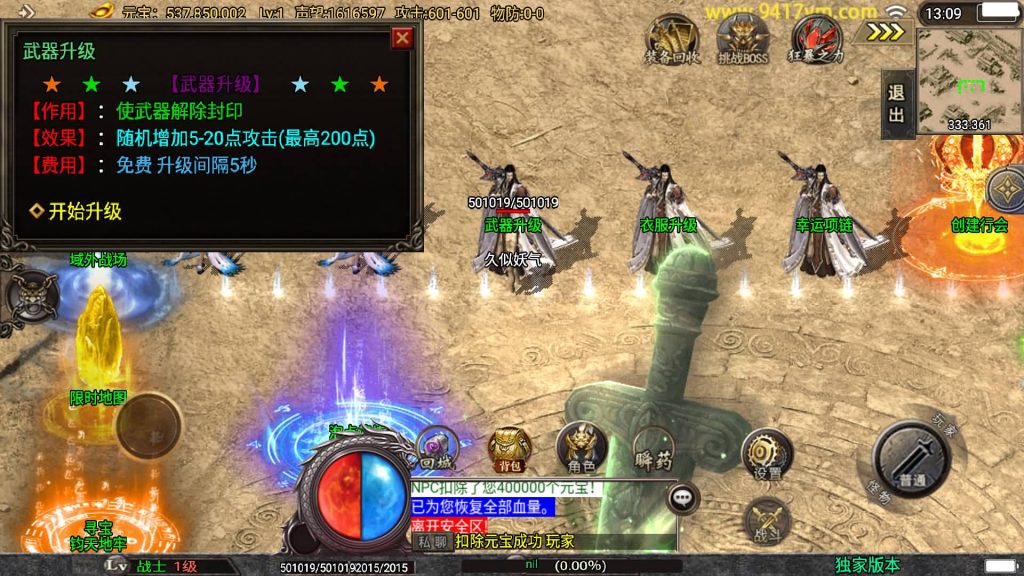This screenshot has height=576, width=1024.
Task: Collapse the top icon bar with yellow arrows
Action: pyautogui.click(x=885, y=31)
